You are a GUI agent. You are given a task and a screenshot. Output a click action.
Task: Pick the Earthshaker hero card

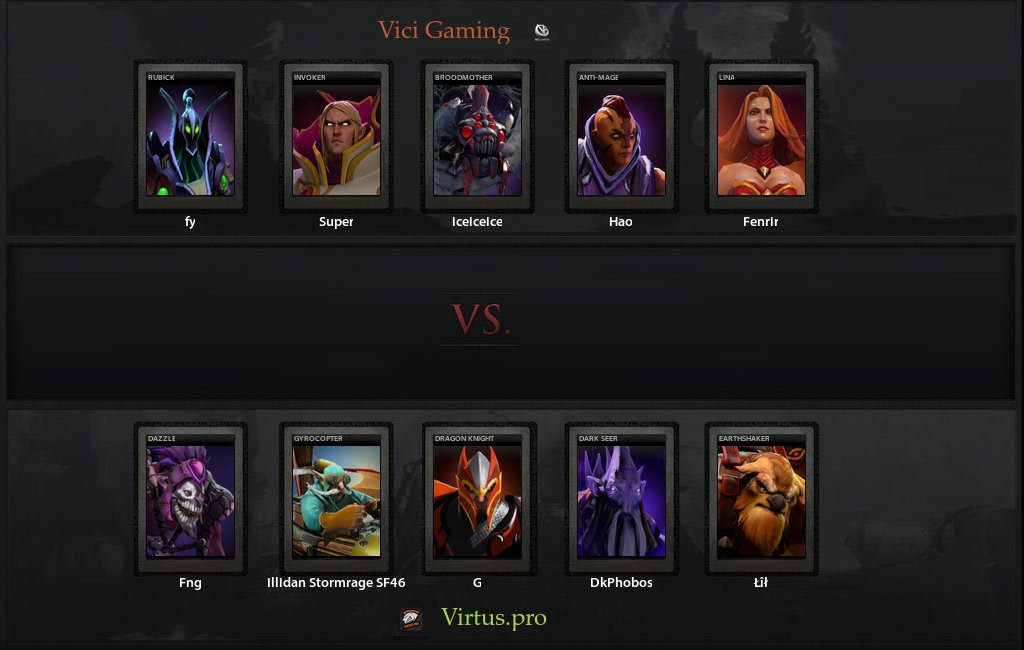pos(761,498)
